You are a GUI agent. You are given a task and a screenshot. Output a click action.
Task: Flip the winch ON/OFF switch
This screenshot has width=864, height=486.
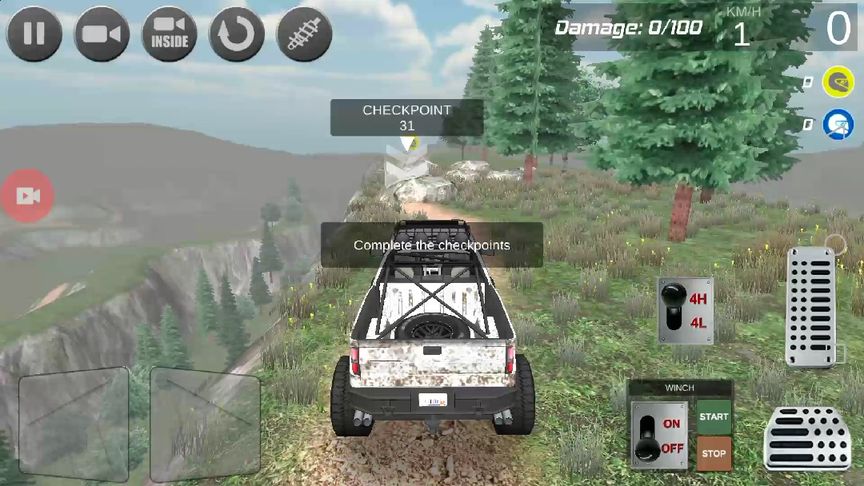click(659, 435)
